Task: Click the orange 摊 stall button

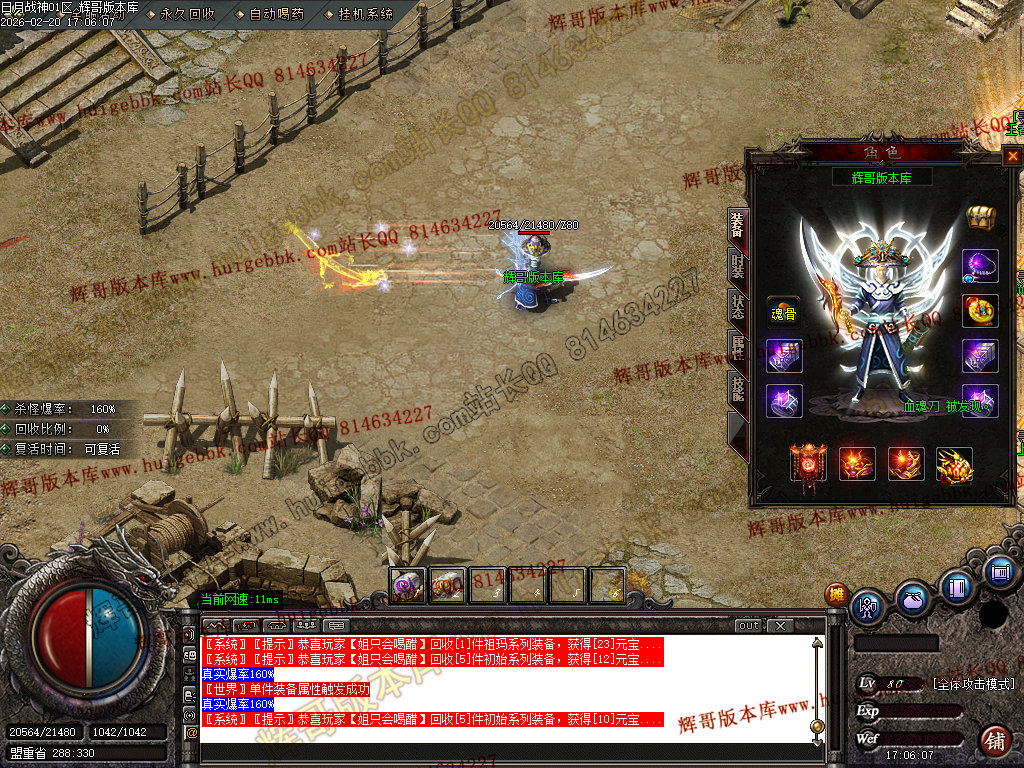Action: (836, 594)
